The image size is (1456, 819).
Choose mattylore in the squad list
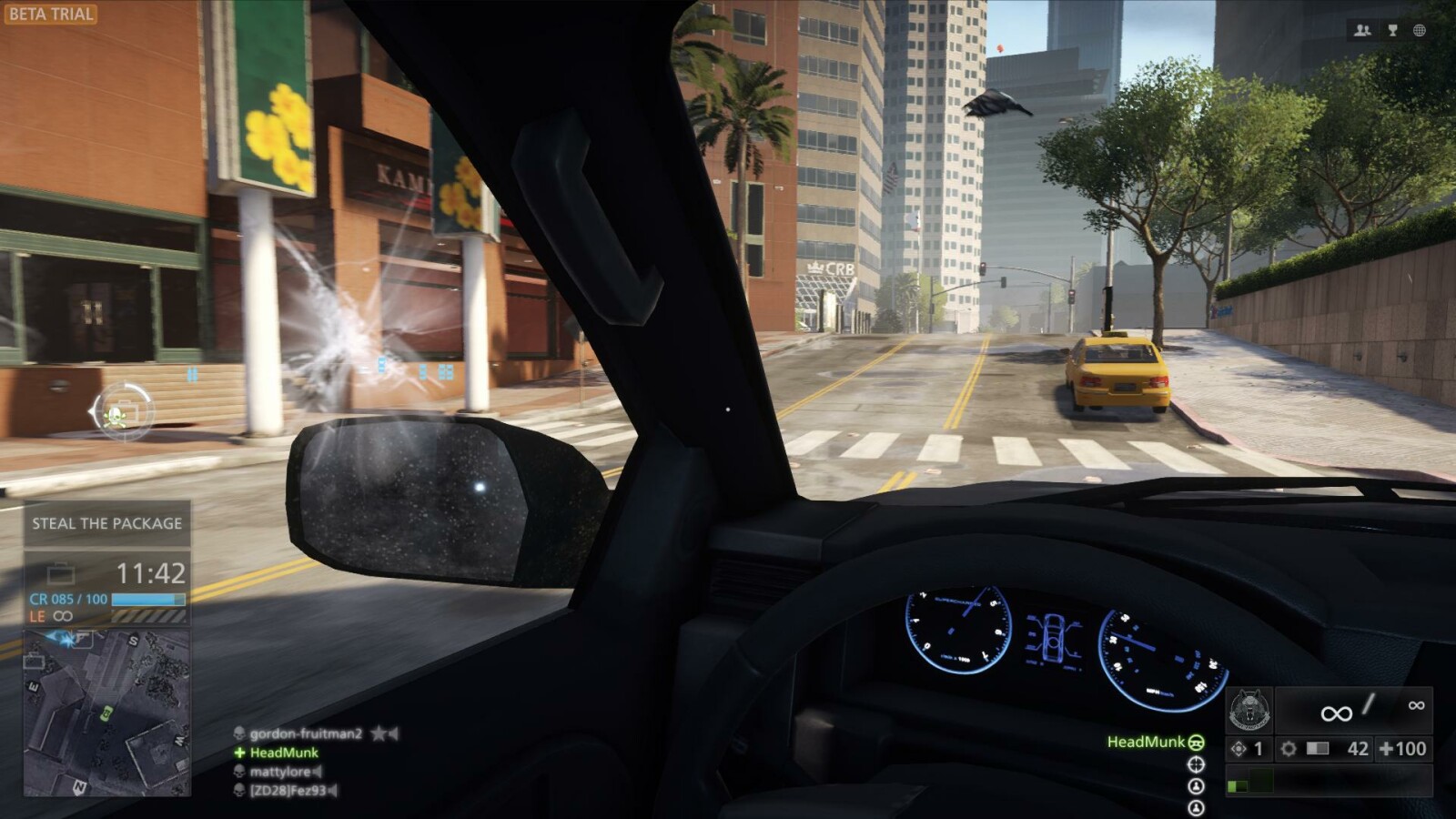[280, 772]
